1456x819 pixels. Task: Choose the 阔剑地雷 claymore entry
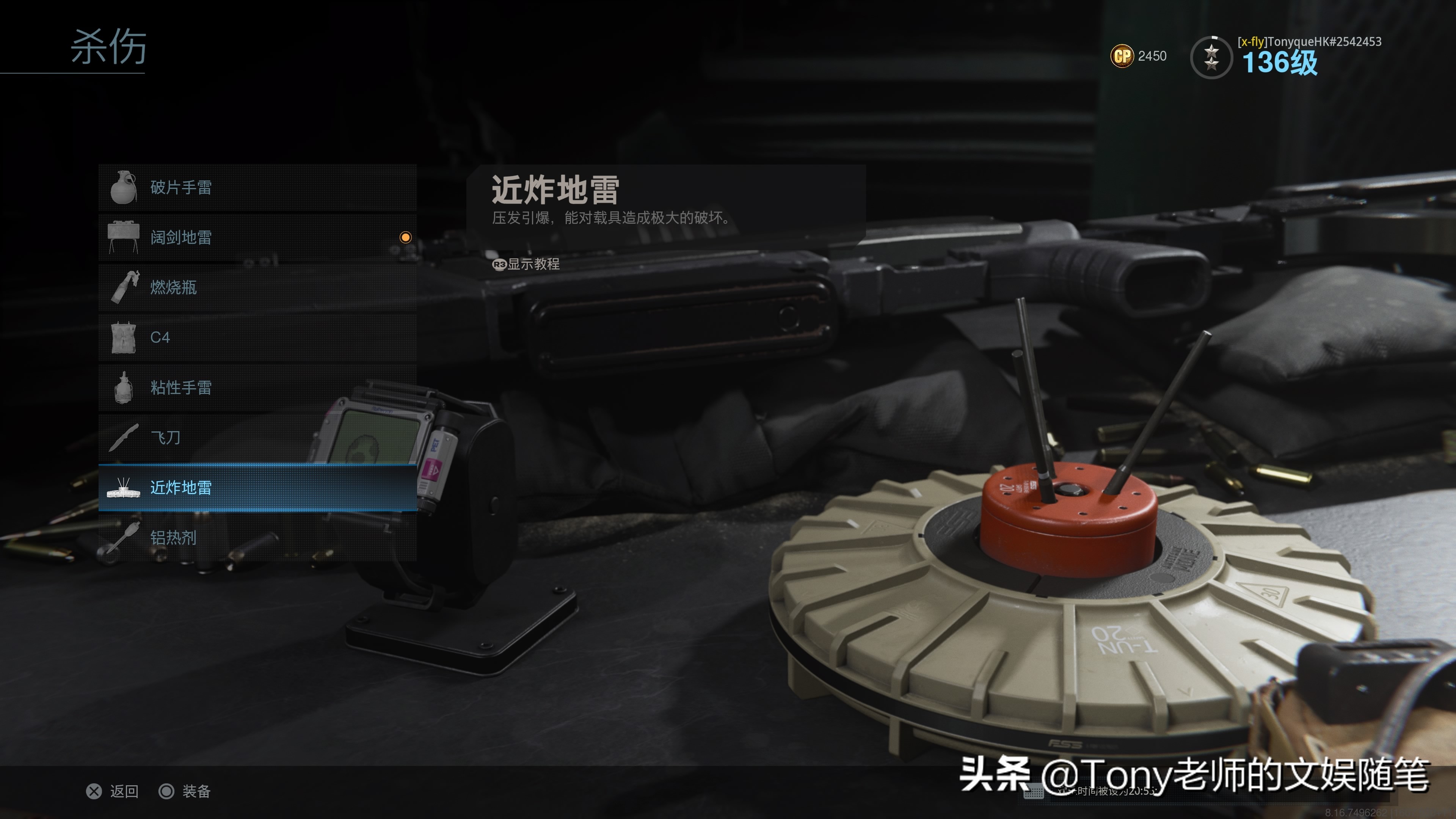tap(257, 237)
